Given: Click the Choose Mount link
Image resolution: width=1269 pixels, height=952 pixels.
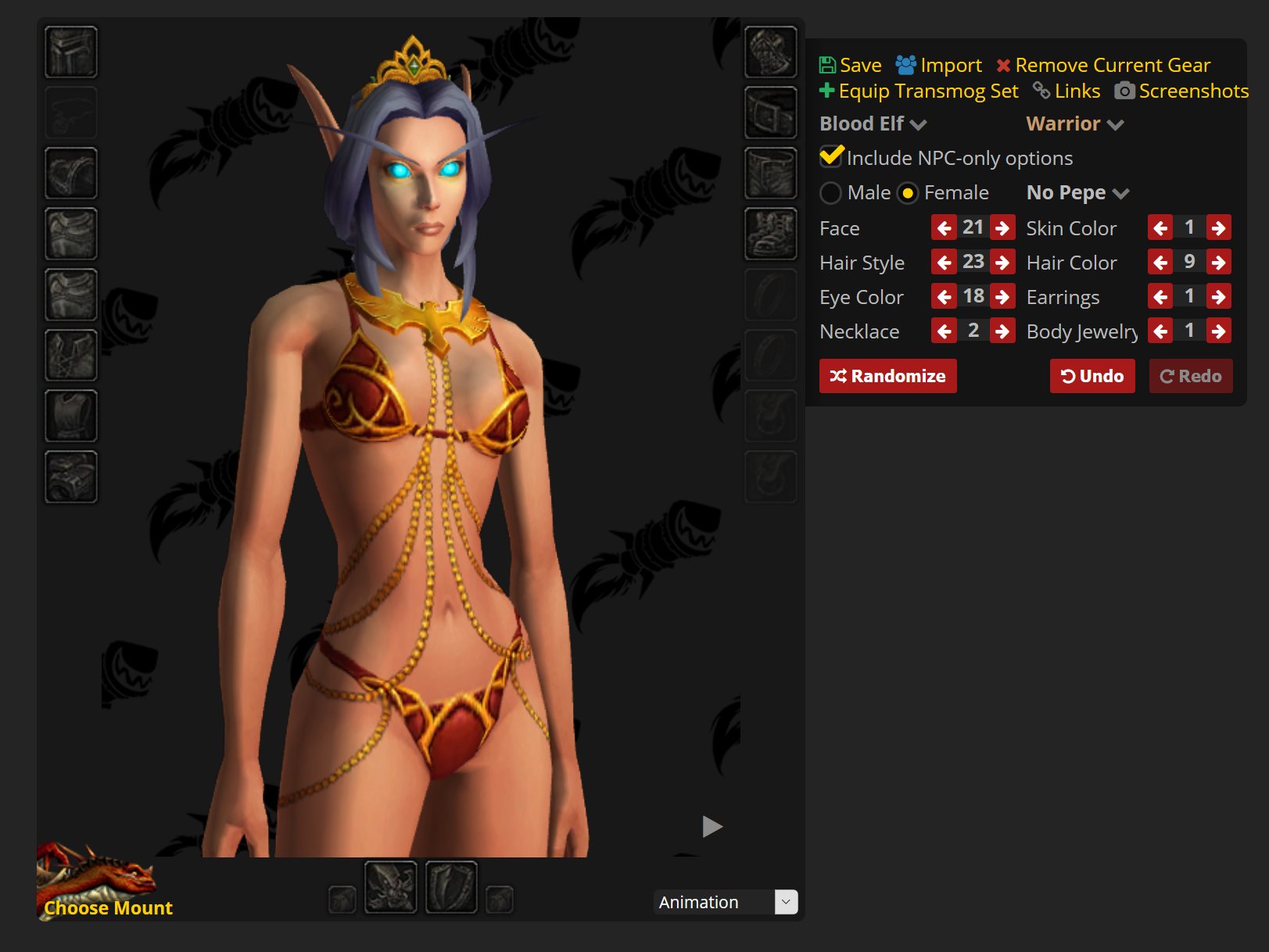Looking at the screenshot, I should point(108,907).
